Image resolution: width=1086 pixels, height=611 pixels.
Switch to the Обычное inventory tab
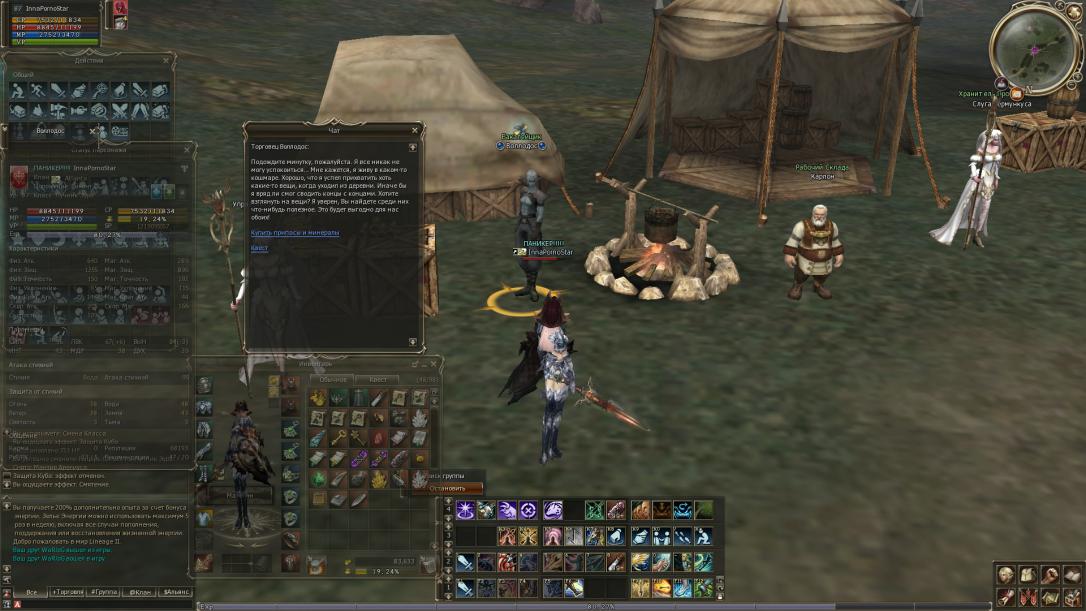pyautogui.click(x=333, y=380)
